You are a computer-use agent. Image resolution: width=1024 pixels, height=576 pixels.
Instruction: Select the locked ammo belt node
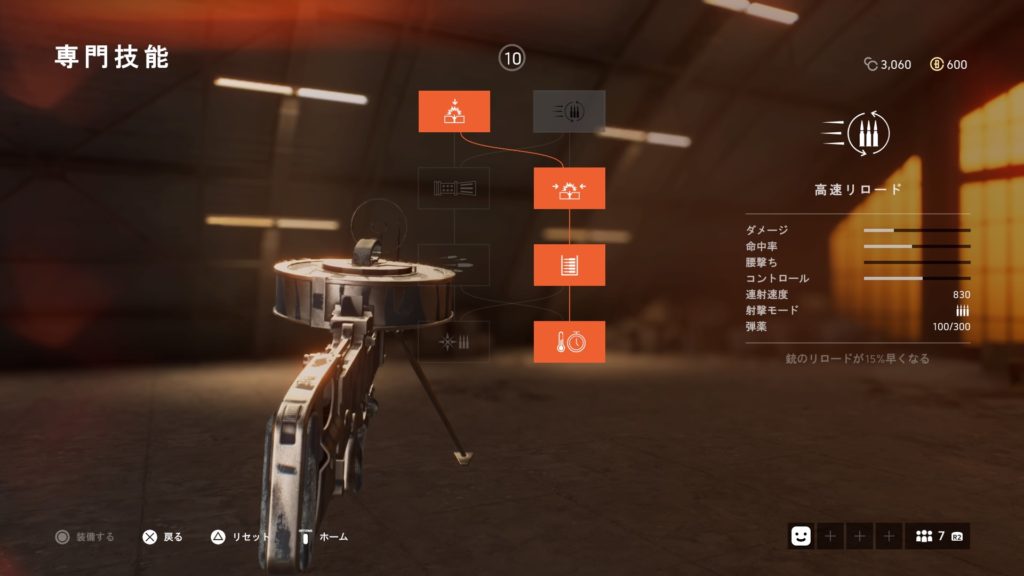click(x=454, y=188)
